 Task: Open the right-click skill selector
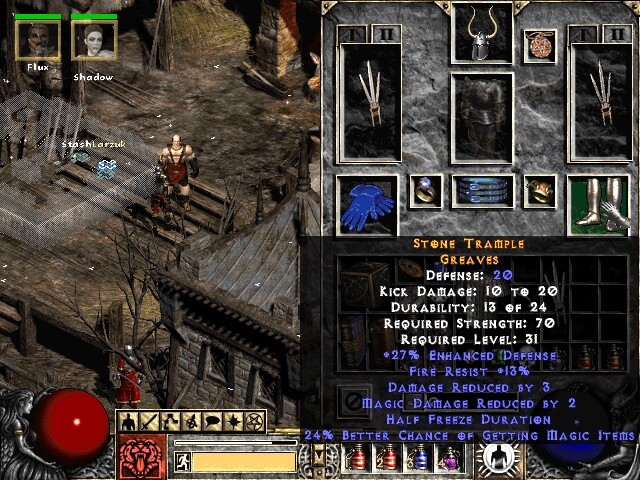coord(497,457)
